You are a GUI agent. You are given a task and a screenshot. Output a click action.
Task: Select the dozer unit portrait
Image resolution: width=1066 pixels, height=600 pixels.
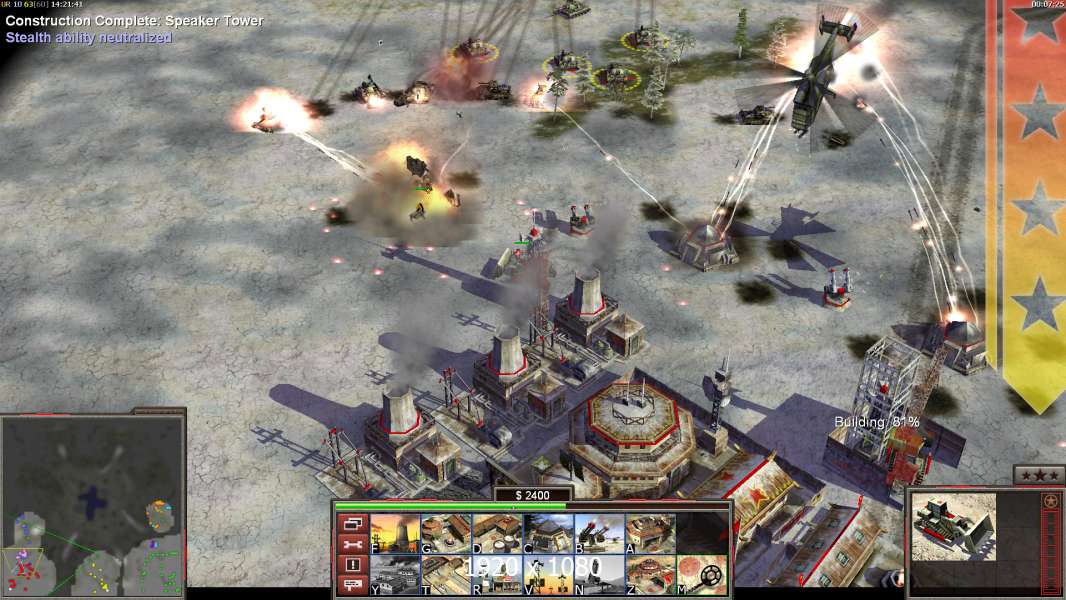click(x=954, y=526)
